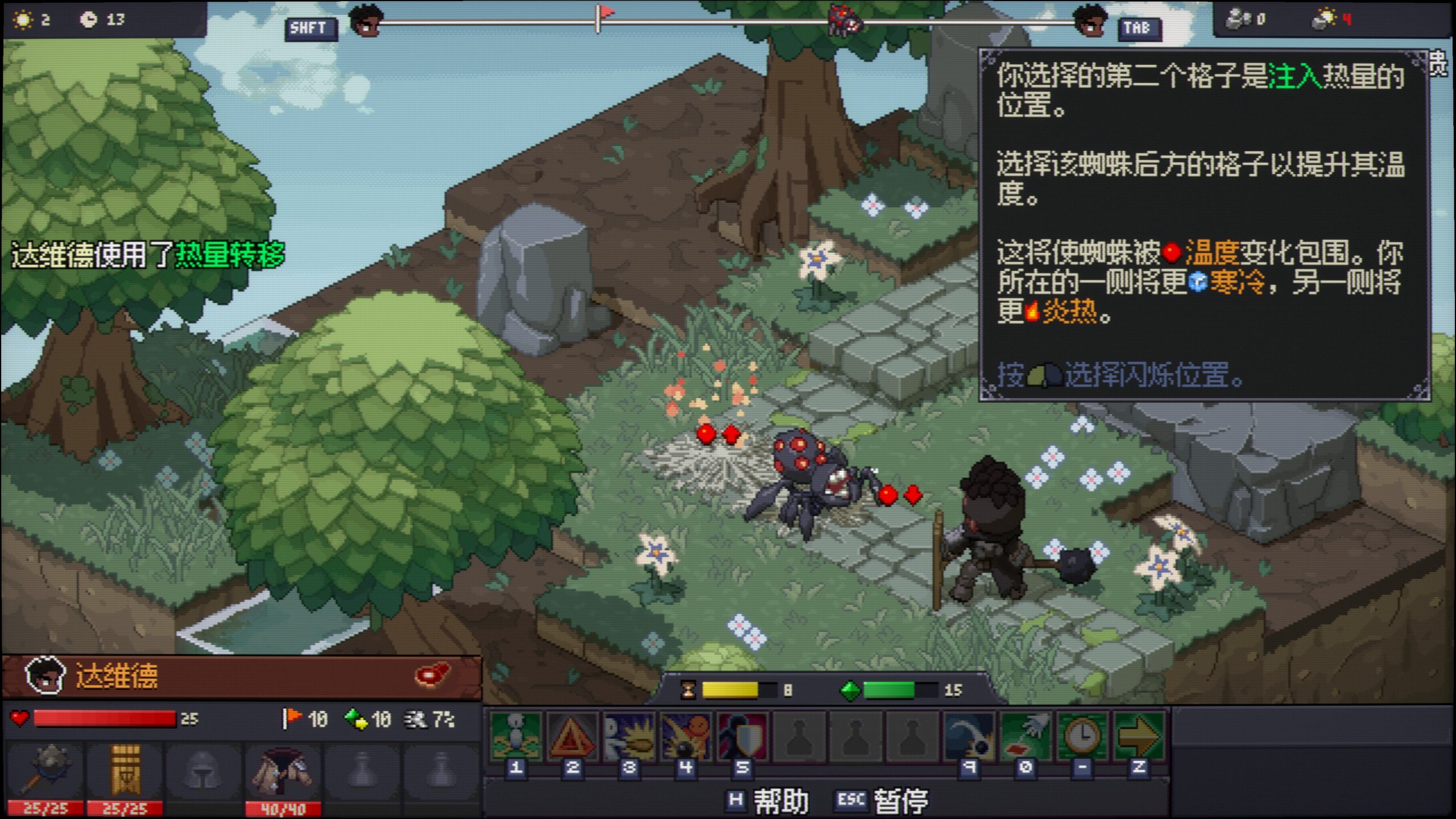Image resolution: width=1456 pixels, height=819 pixels.
Task: Select the green figure ability in slot 1
Action: coord(516,737)
